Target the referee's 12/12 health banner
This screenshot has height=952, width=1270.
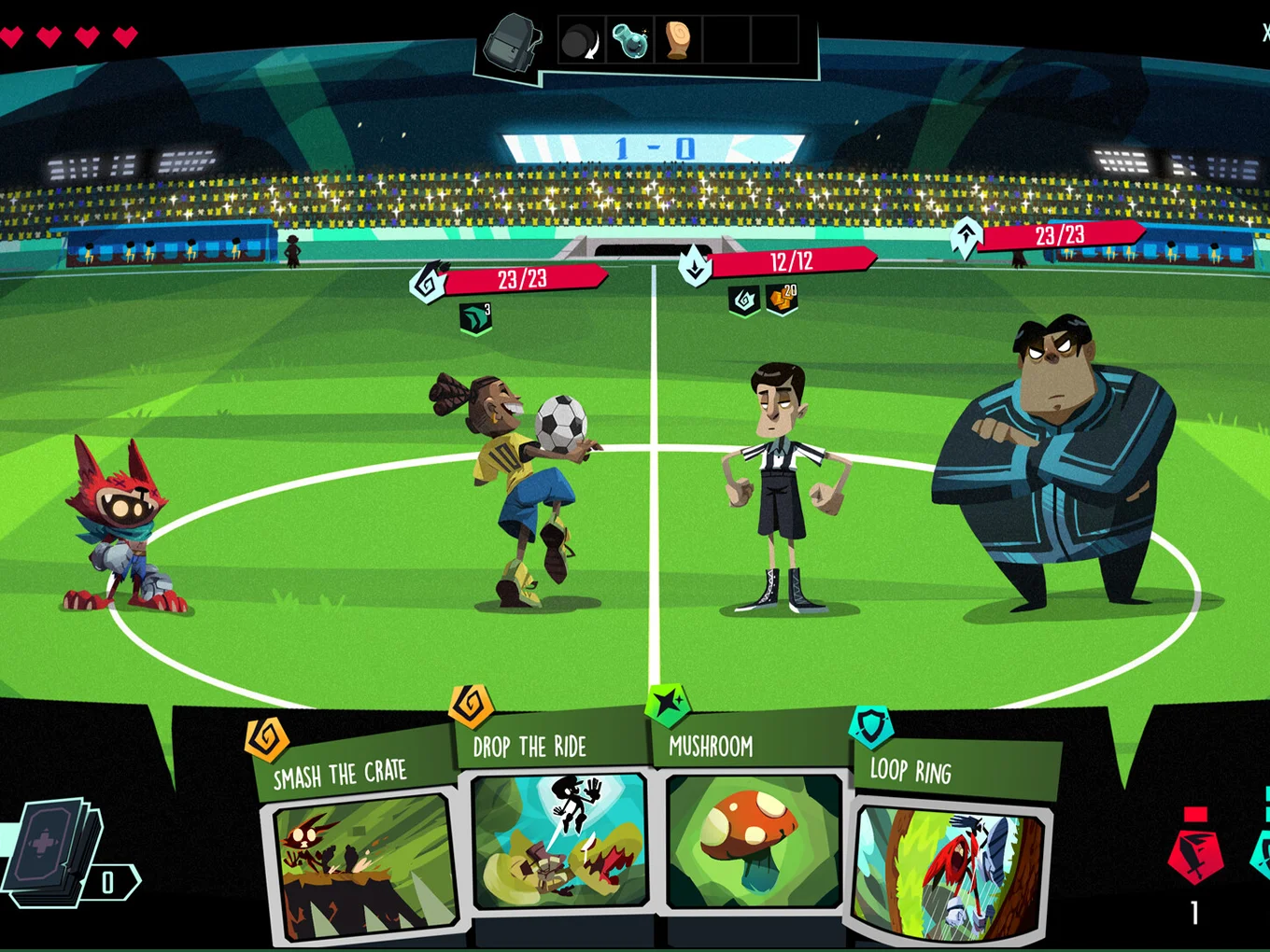[x=790, y=262]
